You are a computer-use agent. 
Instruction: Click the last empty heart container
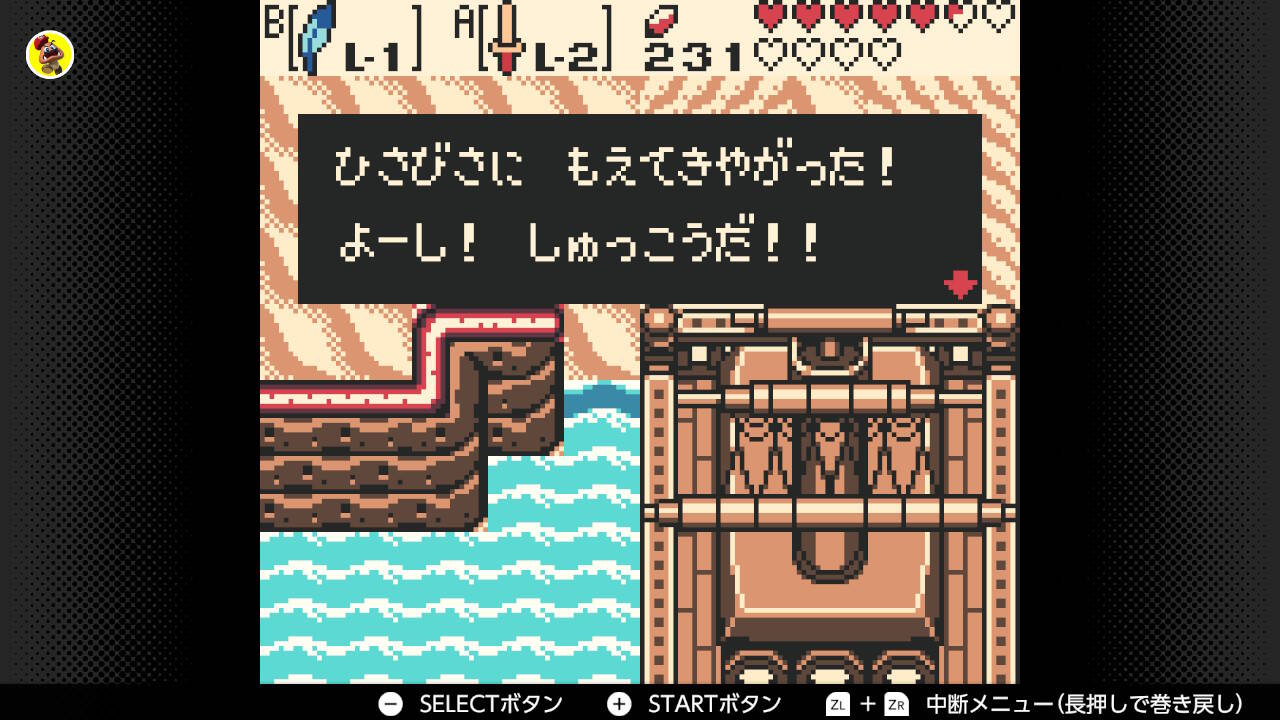point(882,50)
